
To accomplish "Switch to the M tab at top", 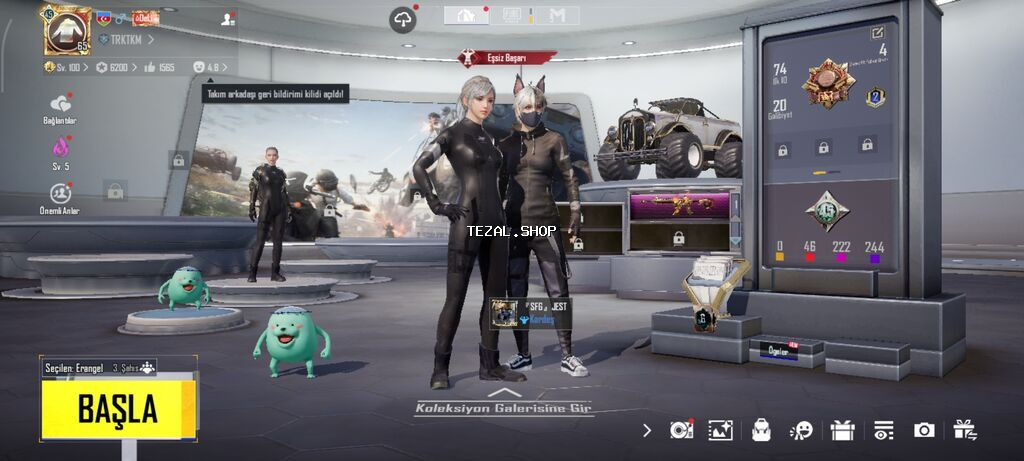I will pyautogui.click(x=557, y=15).
